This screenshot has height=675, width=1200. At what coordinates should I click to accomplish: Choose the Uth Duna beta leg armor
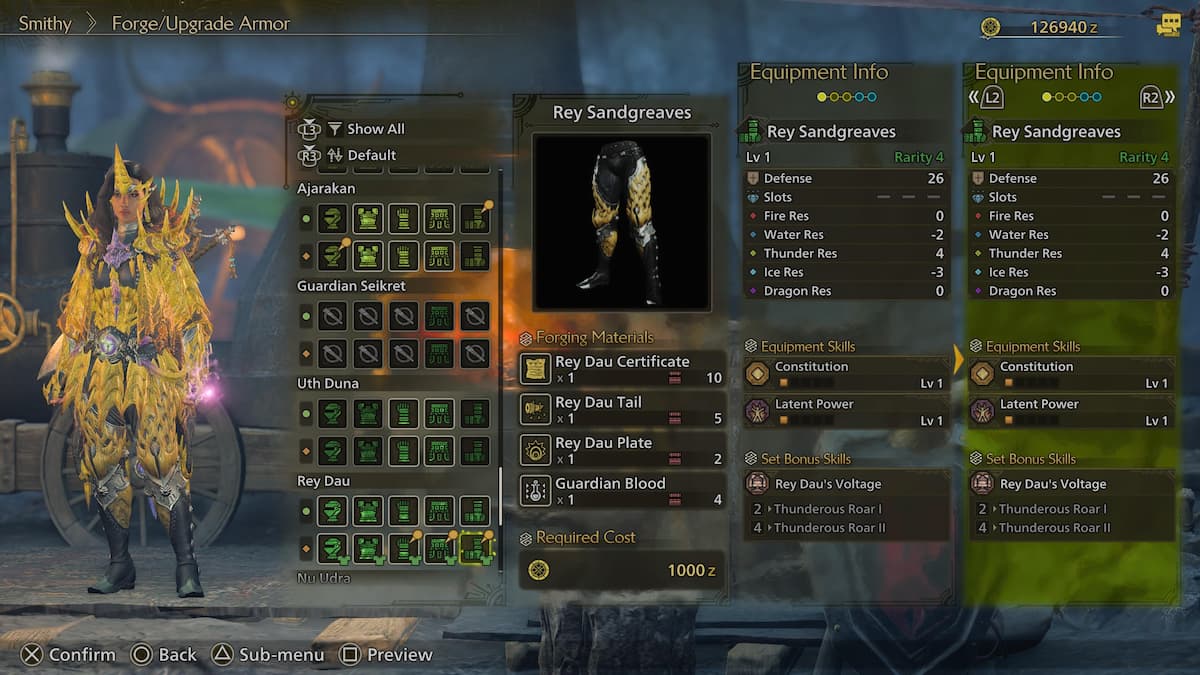click(475, 451)
